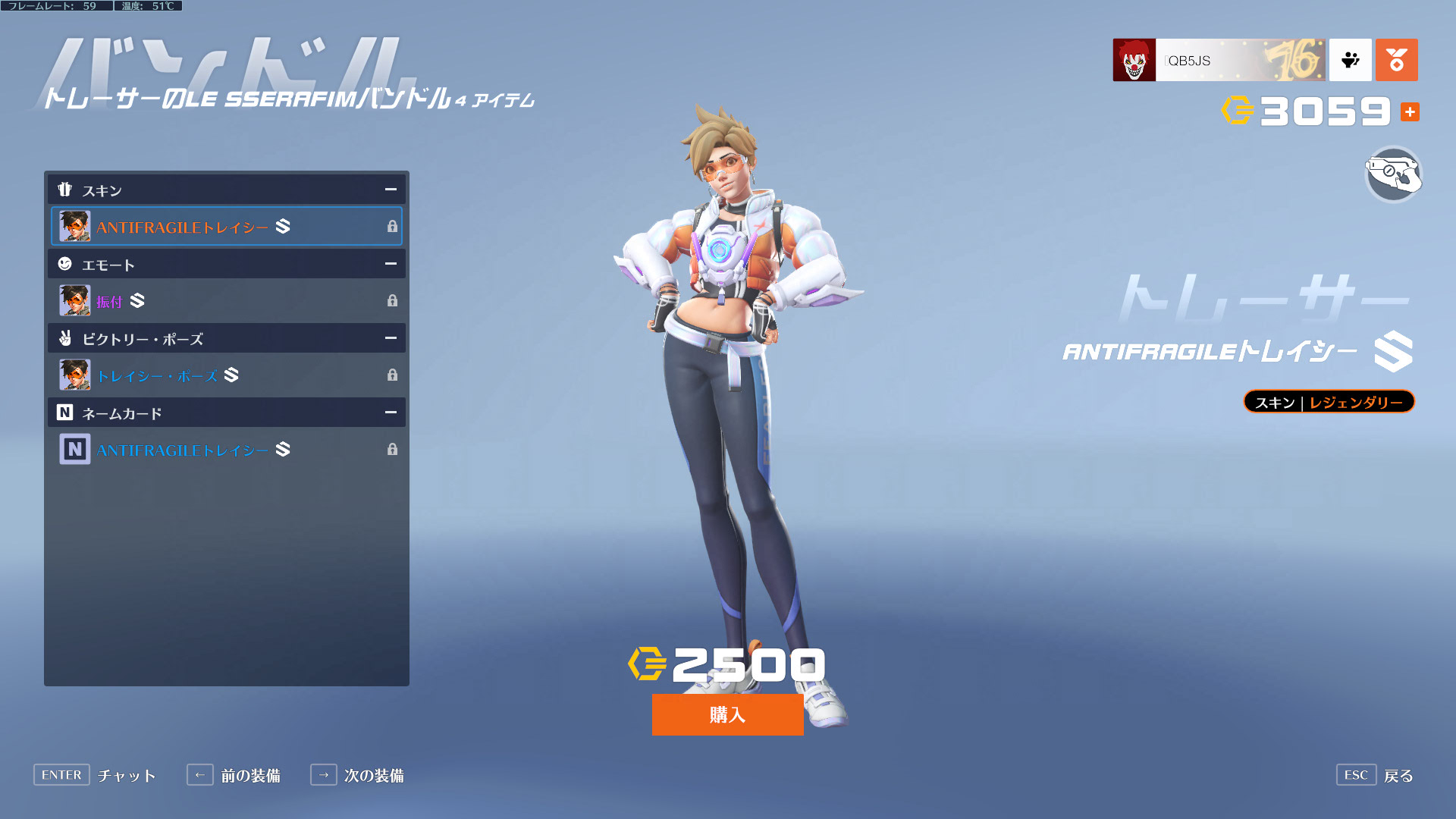This screenshot has width=1456, height=819.
Task: Add coins with the orange plus button
Action: [1410, 112]
